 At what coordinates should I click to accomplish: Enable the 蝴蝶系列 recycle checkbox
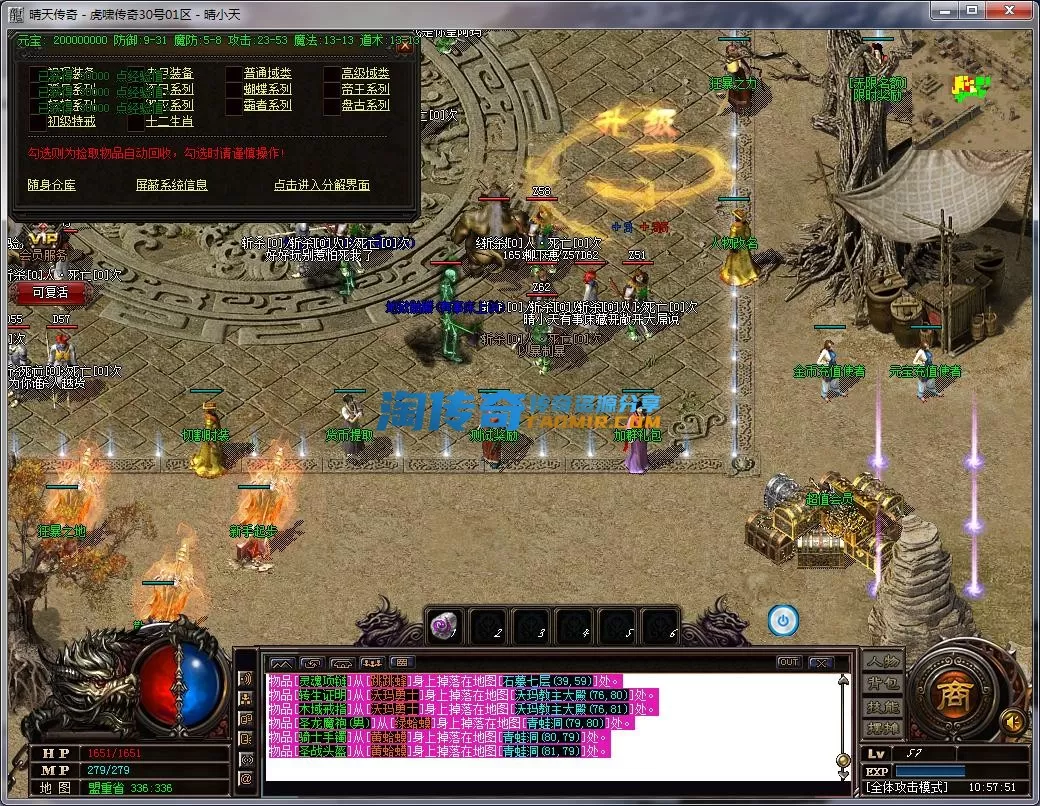tap(233, 89)
